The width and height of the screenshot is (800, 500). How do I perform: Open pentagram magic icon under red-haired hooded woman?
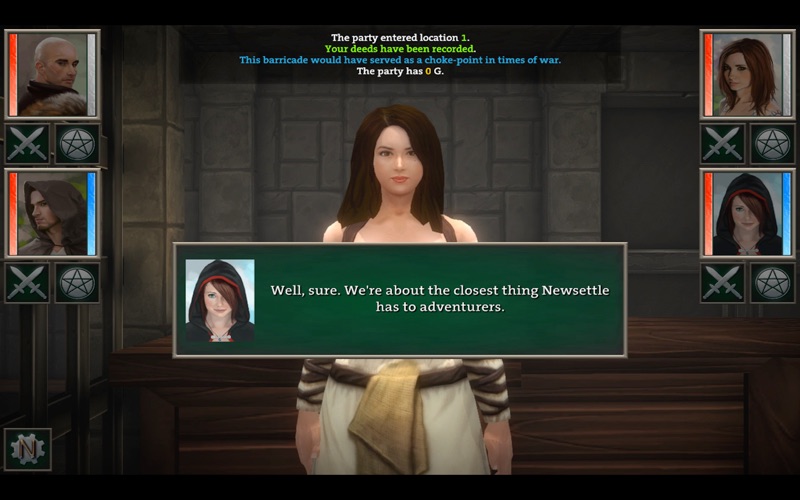click(772, 282)
